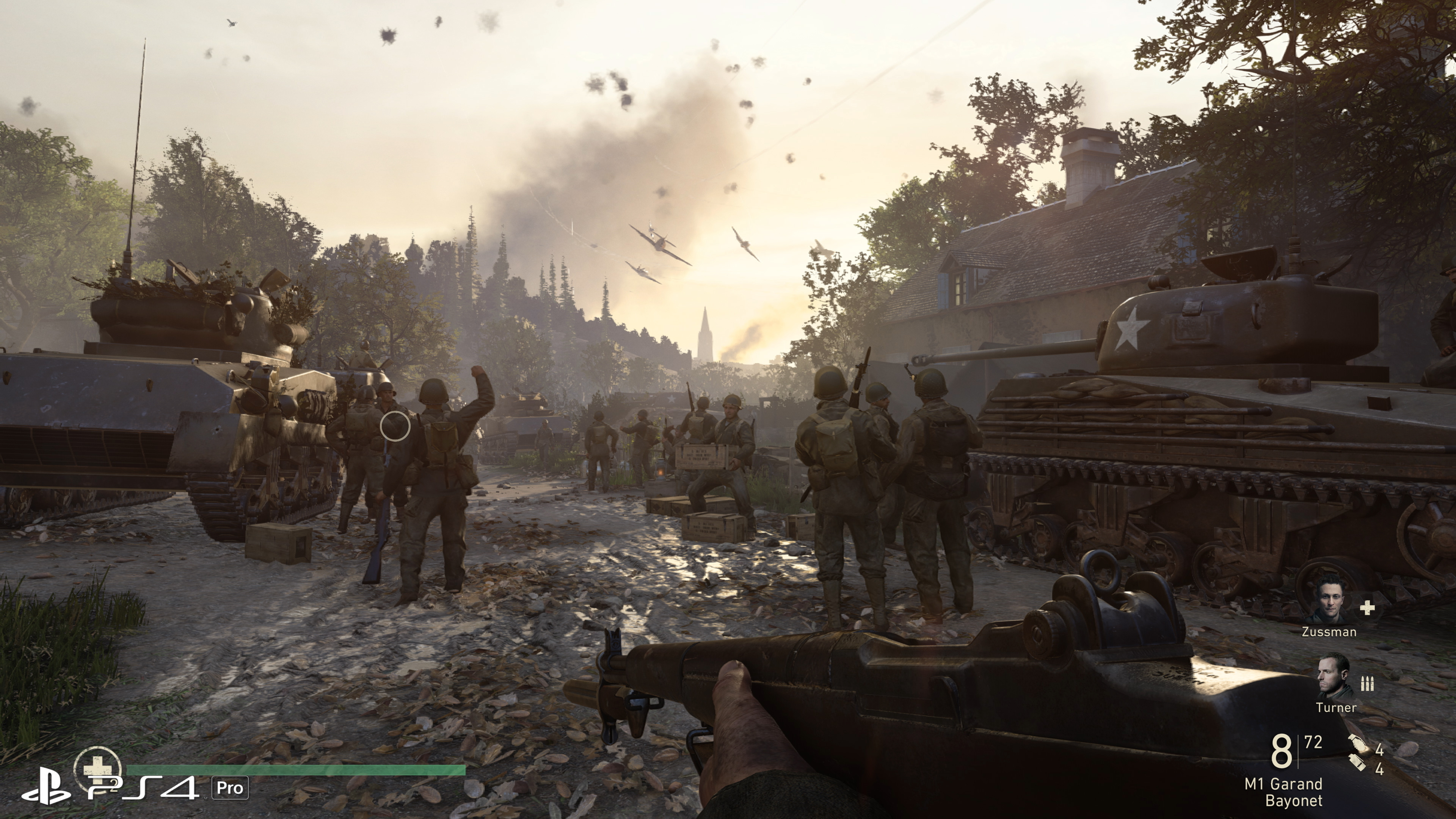Screen dimensions: 1456x819
Task: Click the medkit plus icon beside Zussman
Action: click(1367, 608)
